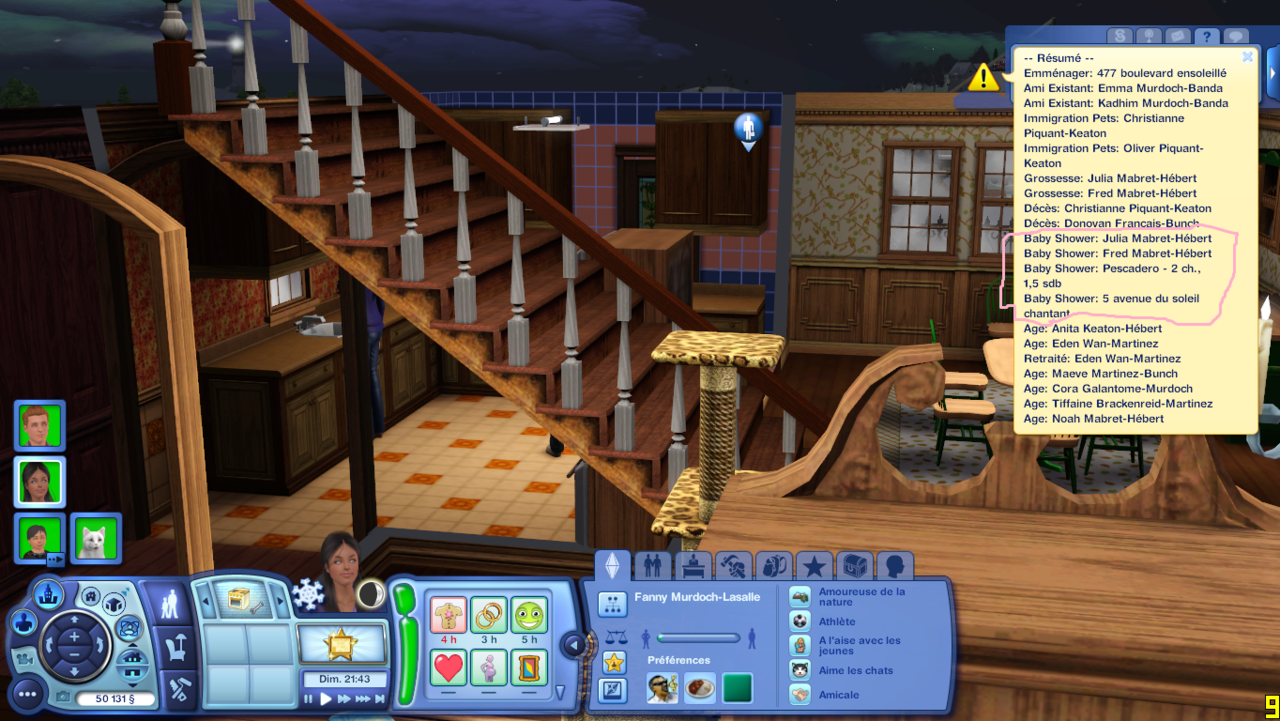Click the pregnancy moodlet icon
Image resolution: width=1280 pixels, height=721 pixels.
pyautogui.click(x=489, y=667)
